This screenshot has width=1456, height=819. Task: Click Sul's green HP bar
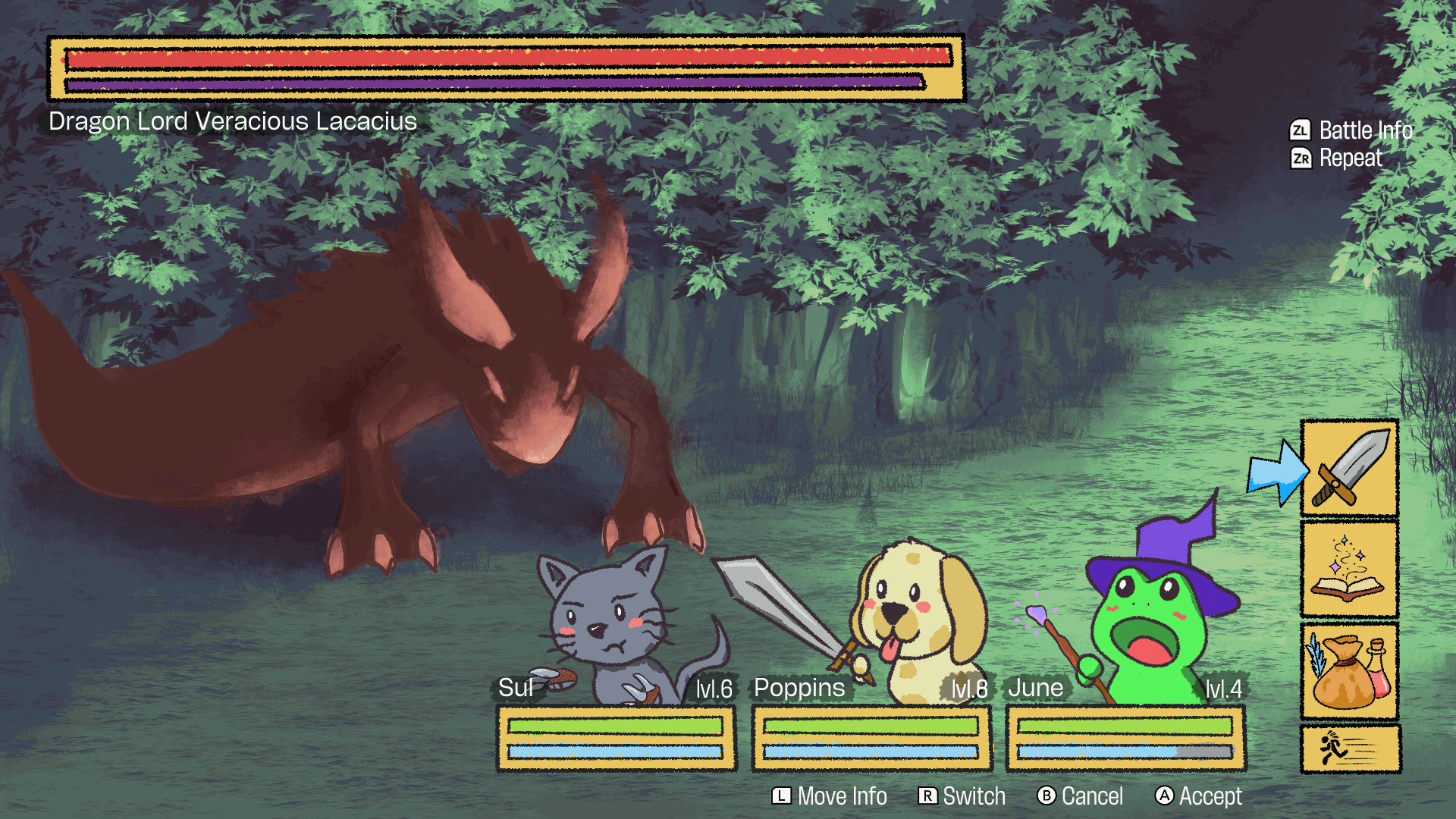(x=616, y=726)
